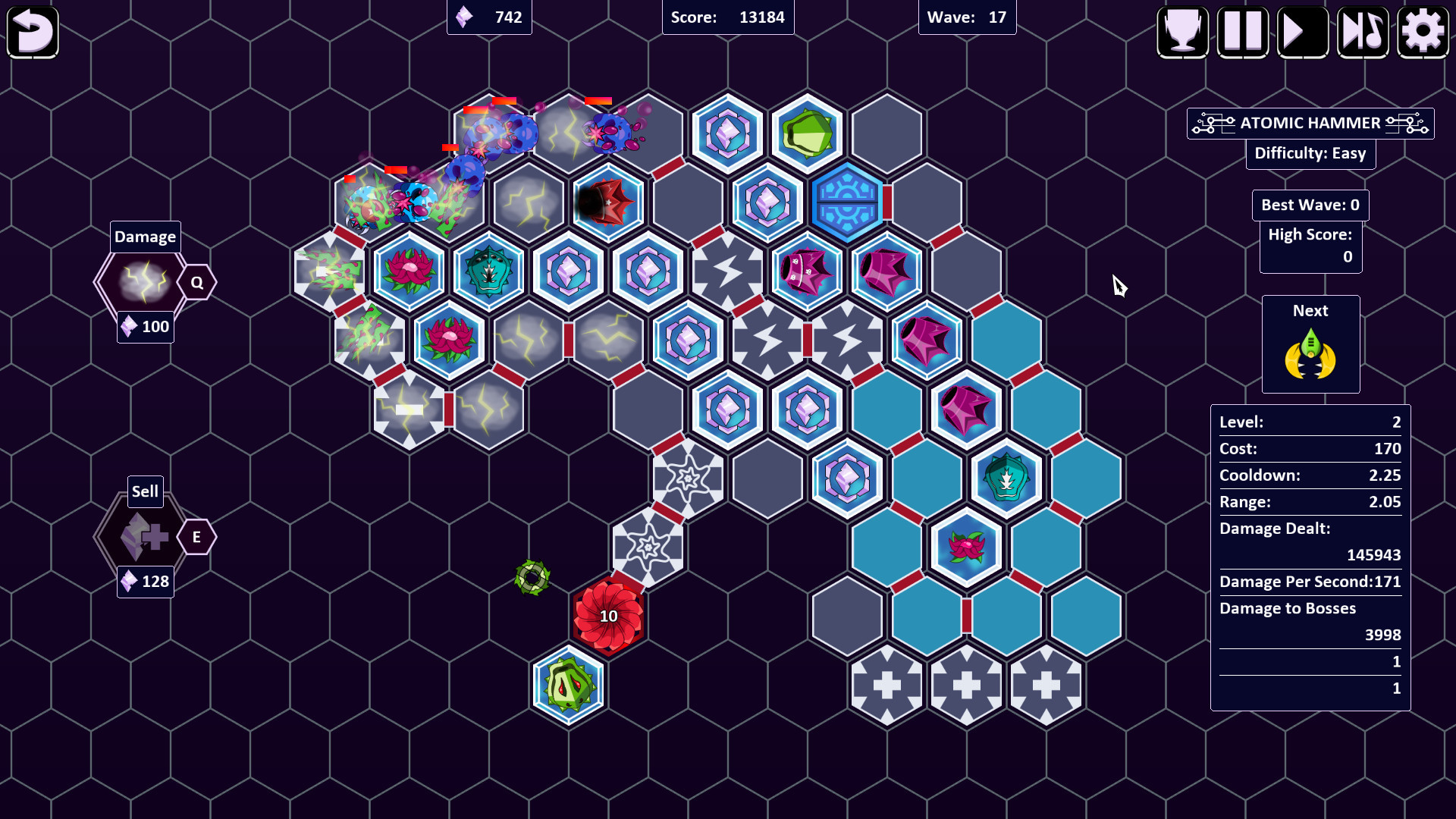
Task: Click the ATOMIC HAMMER title banner
Action: (x=1310, y=123)
